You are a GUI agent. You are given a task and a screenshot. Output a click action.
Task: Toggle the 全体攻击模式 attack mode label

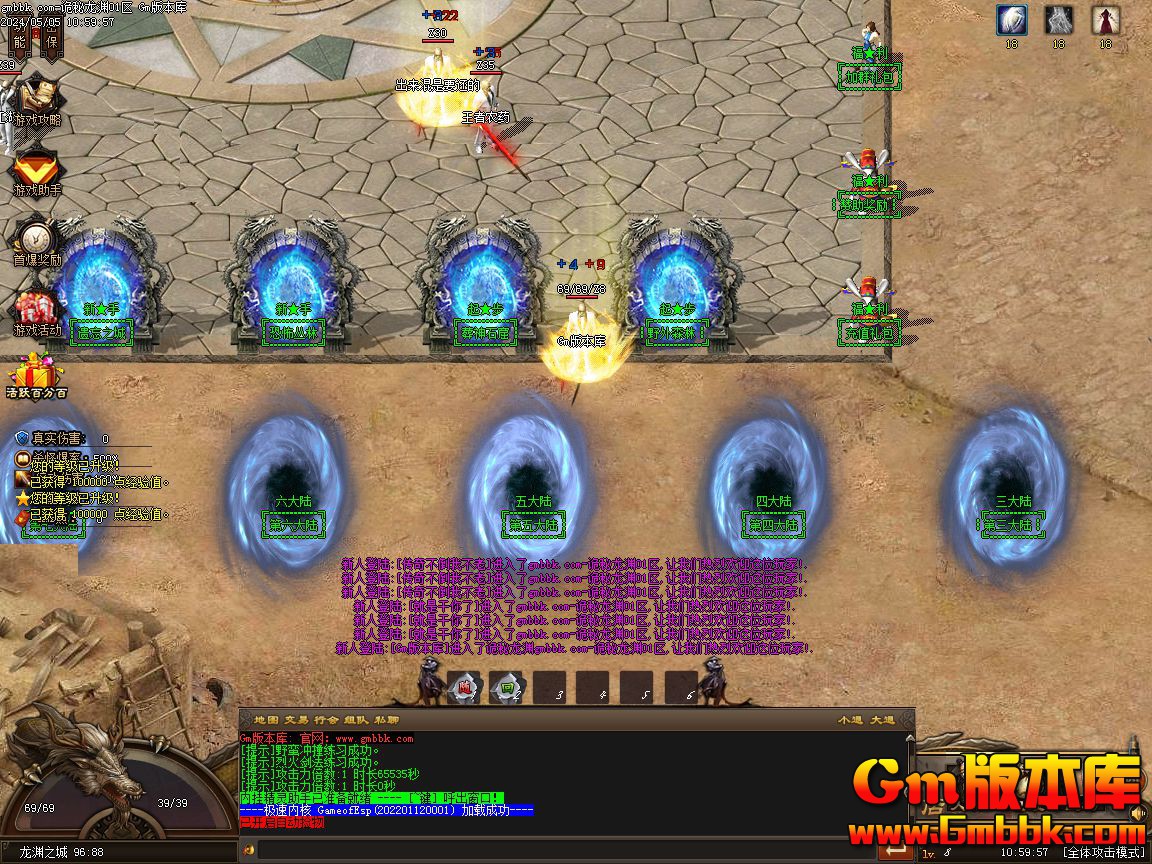coord(1103,852)
